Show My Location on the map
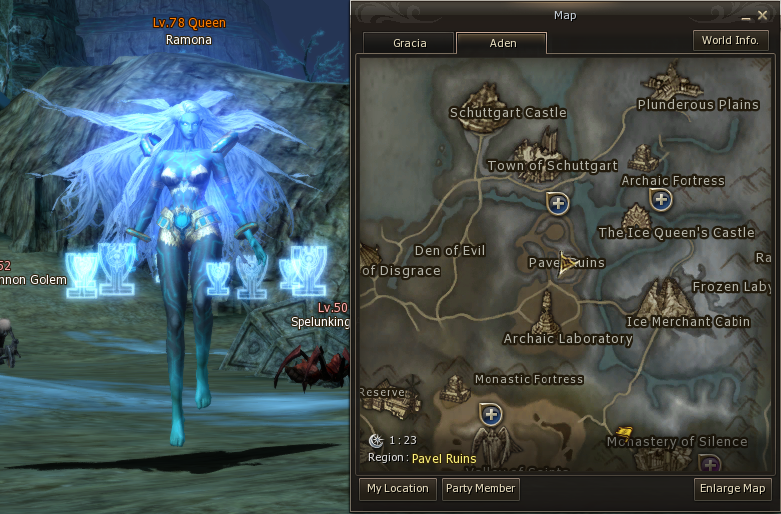This screenshot has height=514, width=781. 397,488
